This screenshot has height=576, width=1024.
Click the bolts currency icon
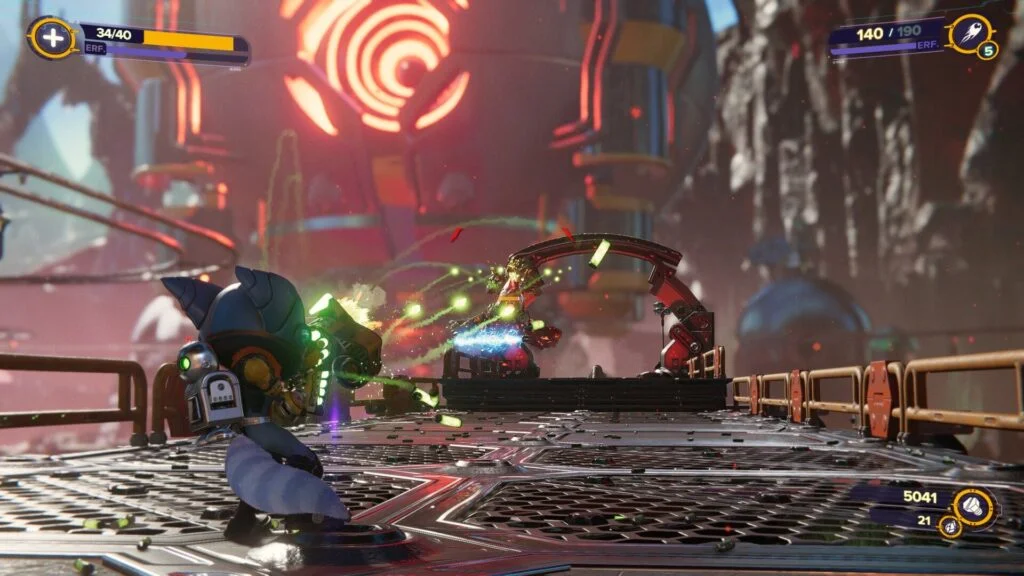(x=973, y=507)
